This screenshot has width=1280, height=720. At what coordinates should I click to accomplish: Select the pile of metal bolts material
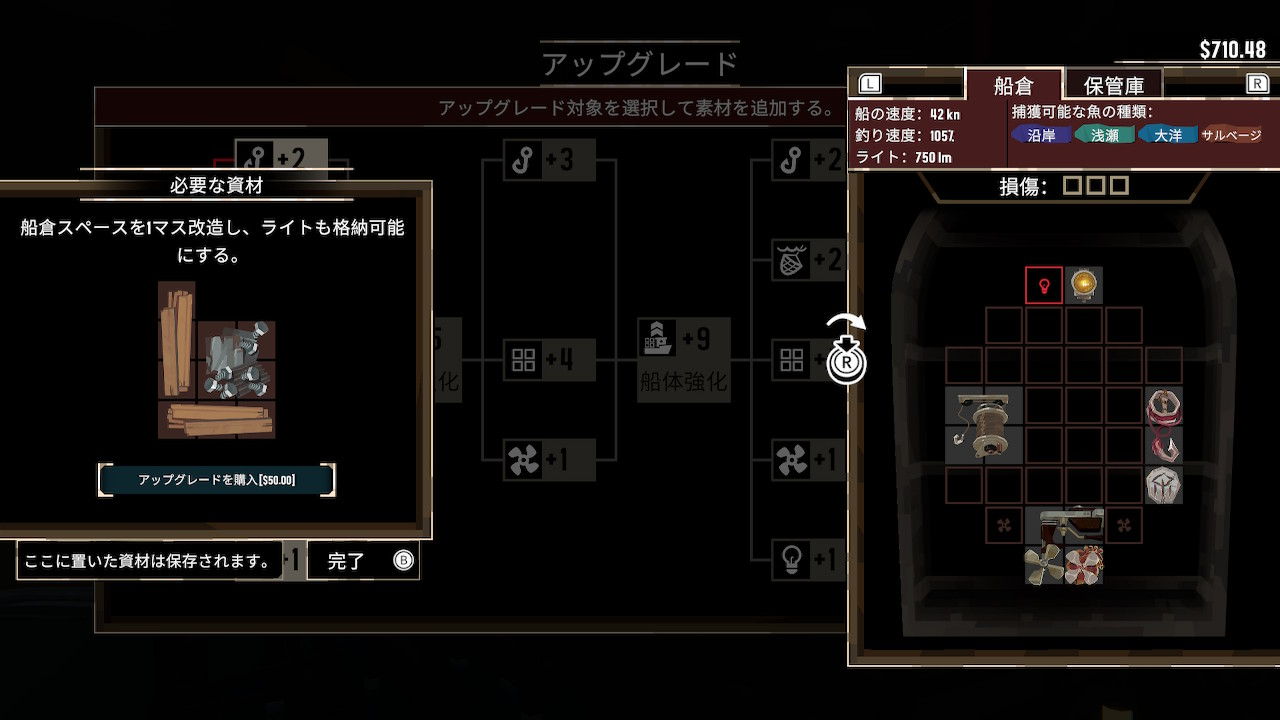(237, 358)
